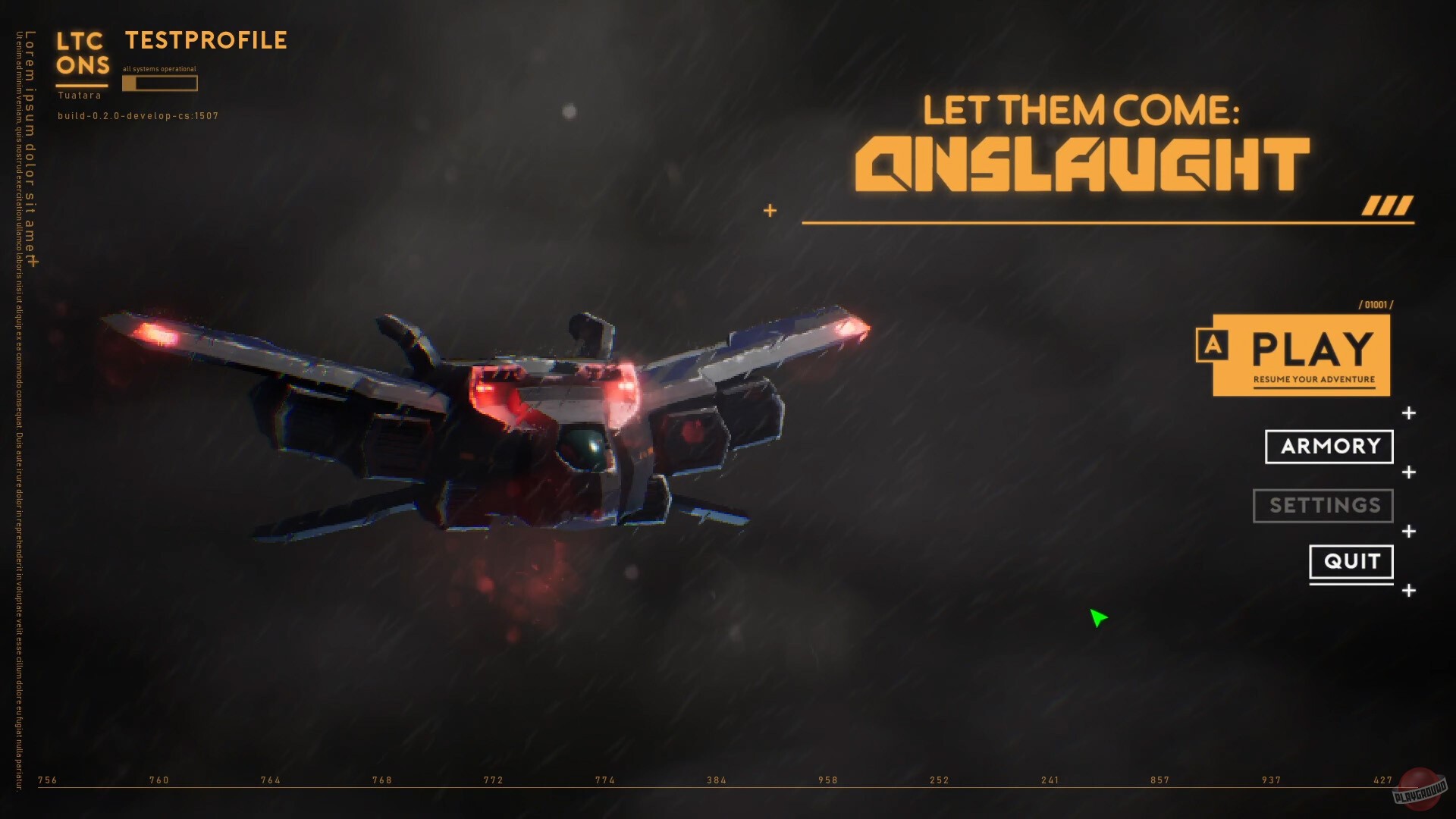Click the all systems operational progress bar
The width and height of the screenshot is (1456, 819).
[159, 83]
